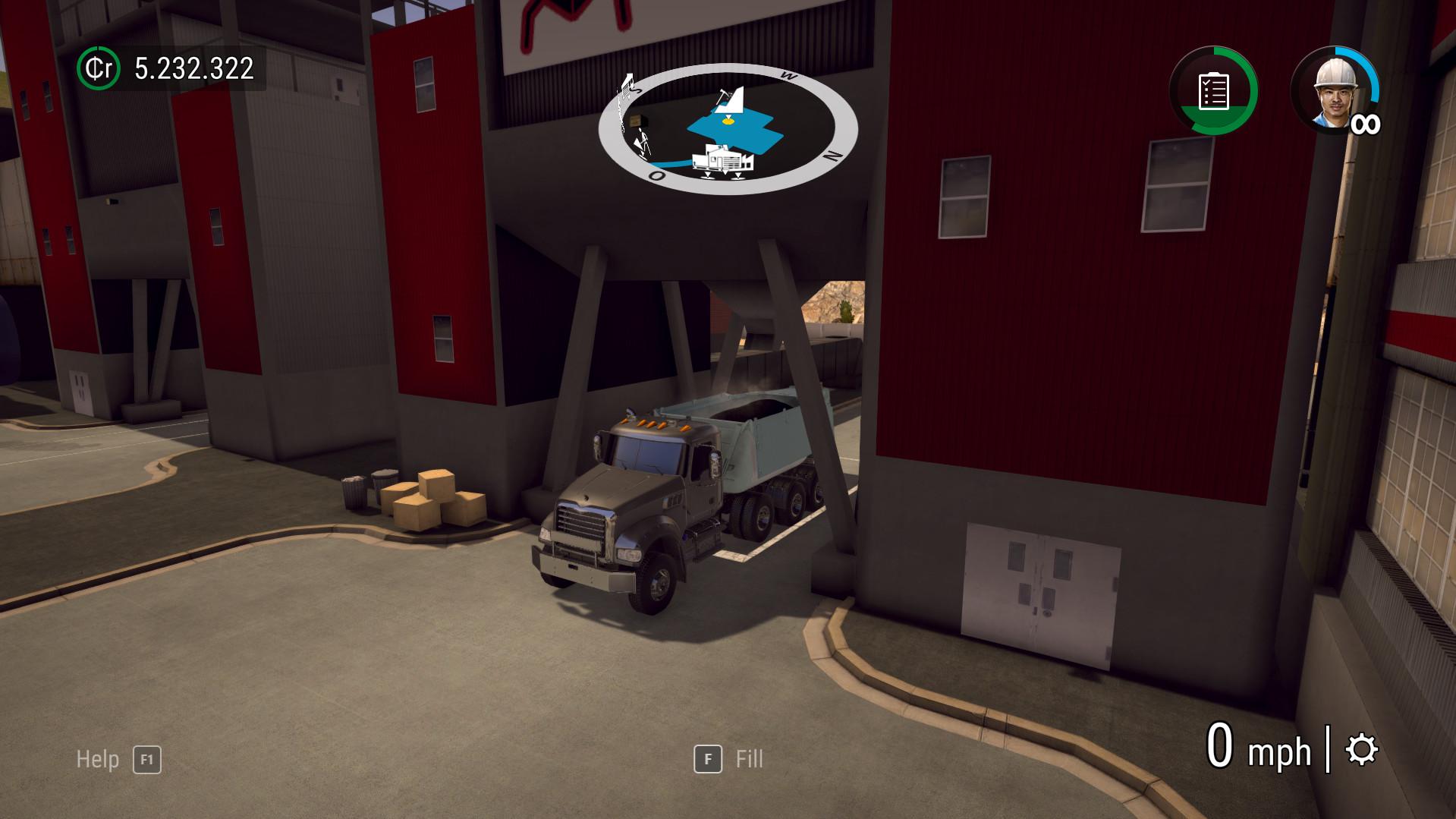Open Help with the F1 button

pos(147,760)
